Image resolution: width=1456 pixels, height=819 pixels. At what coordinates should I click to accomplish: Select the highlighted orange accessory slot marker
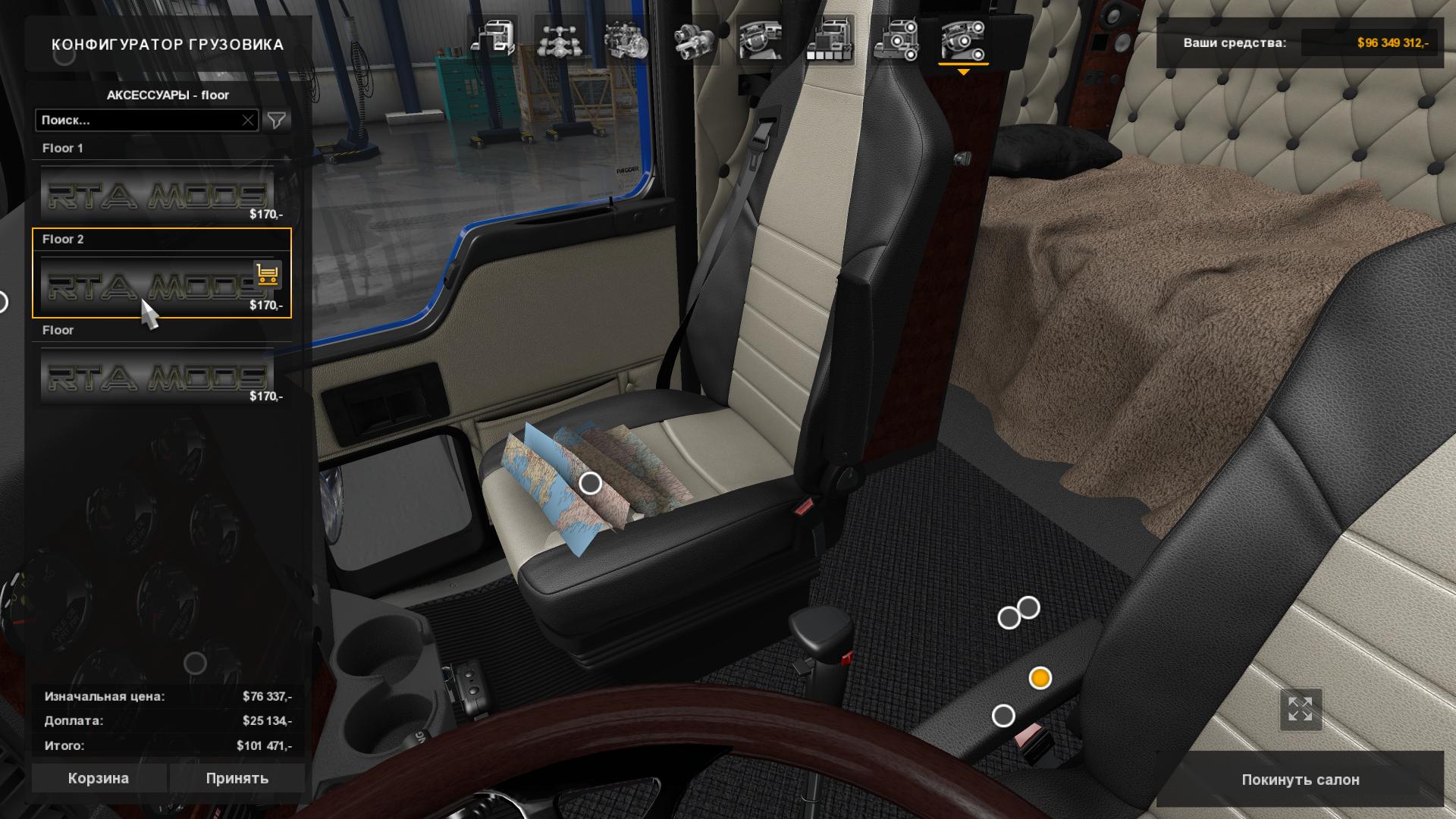[1040, 677]
